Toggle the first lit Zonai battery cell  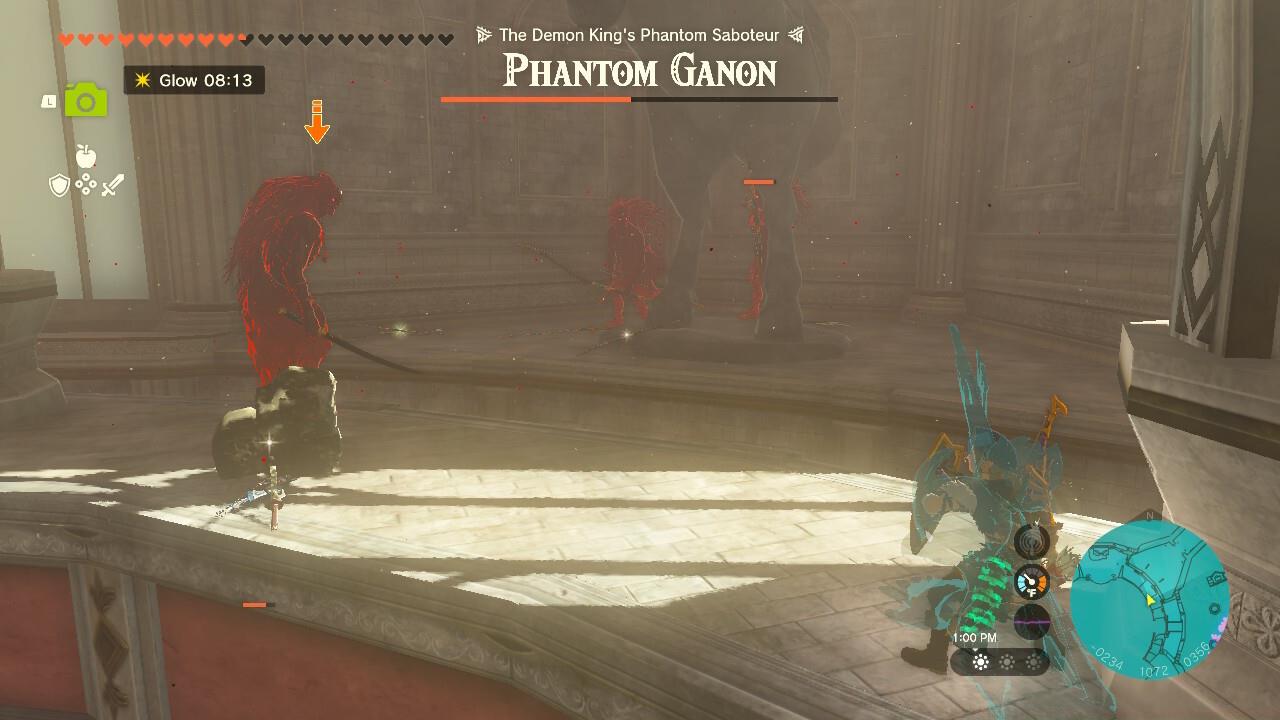click(x=980, y=662)
